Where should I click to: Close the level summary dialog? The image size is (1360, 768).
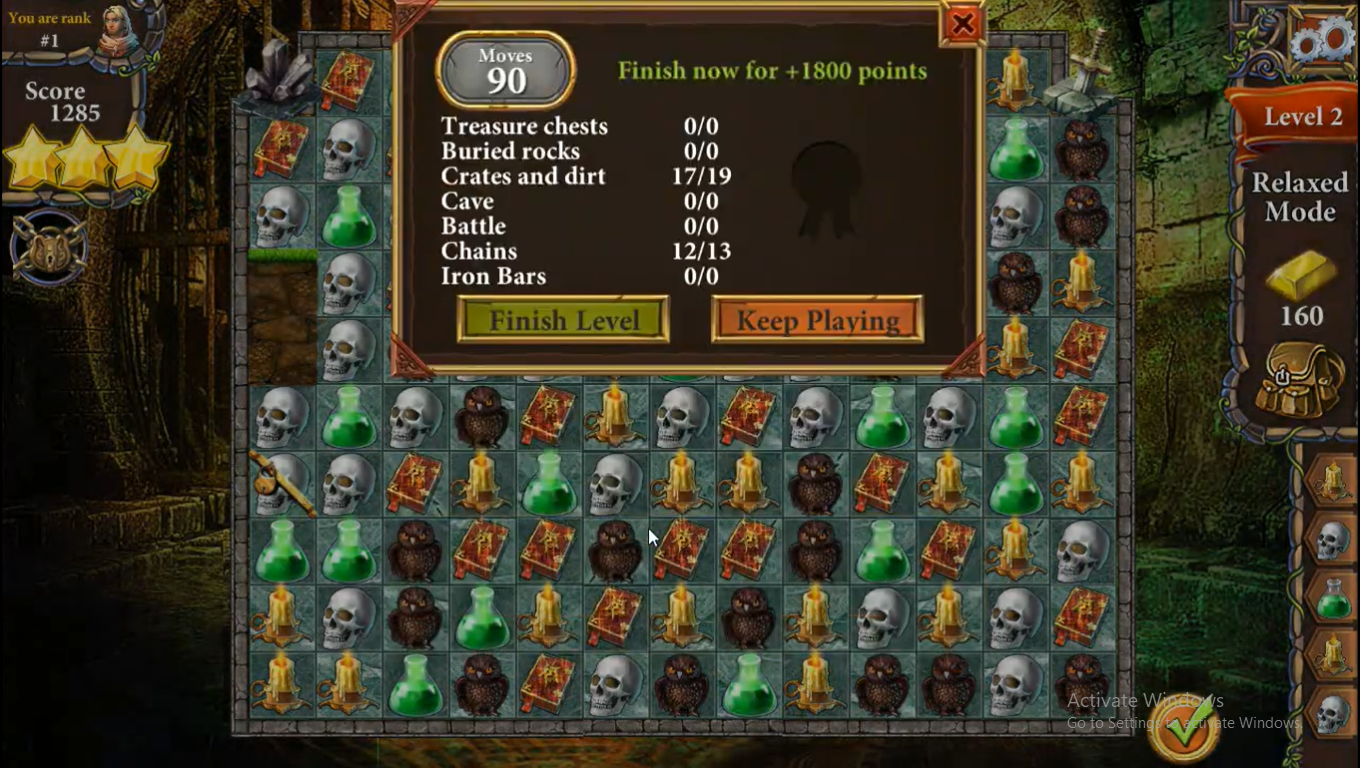point(961,24)
